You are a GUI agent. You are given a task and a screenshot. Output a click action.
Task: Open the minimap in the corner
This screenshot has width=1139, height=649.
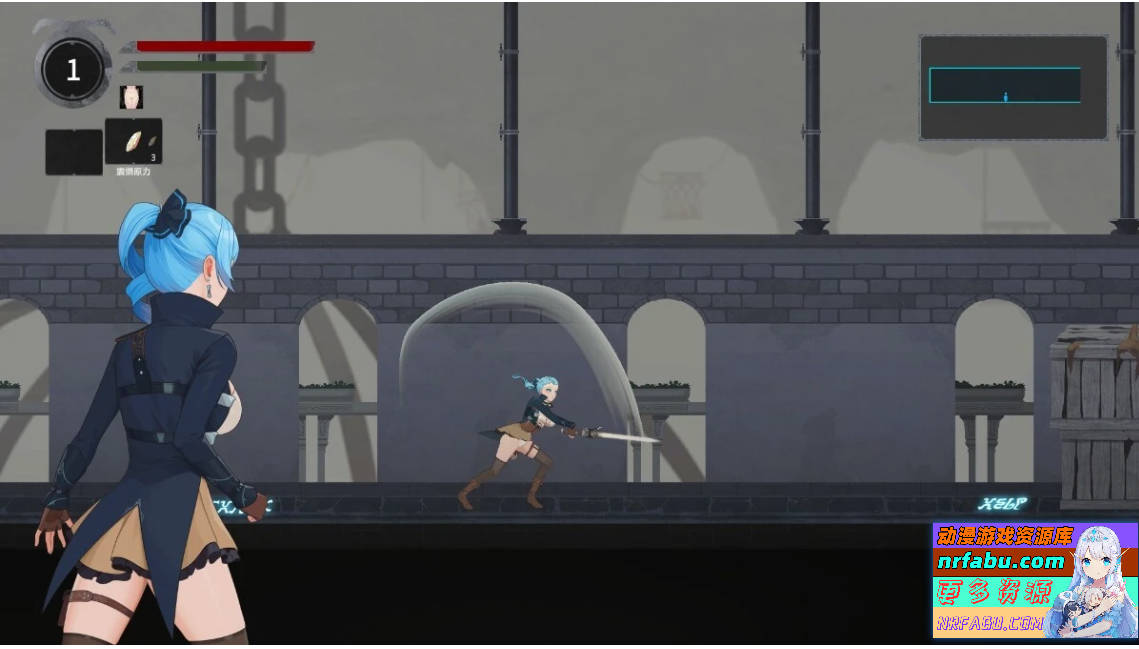point(1013,87)
